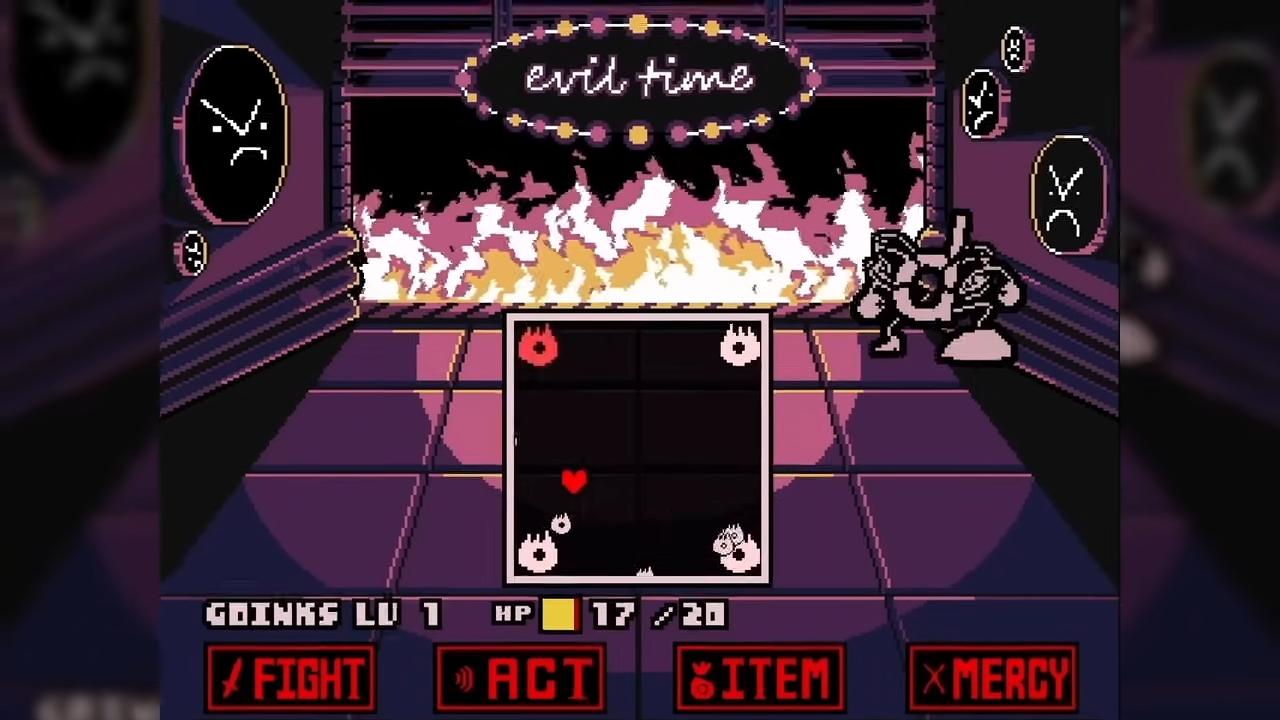The image size is (1280, 720).
Task: Click the yellow HP bar next to 17/20
Action: tap(559, 615)
